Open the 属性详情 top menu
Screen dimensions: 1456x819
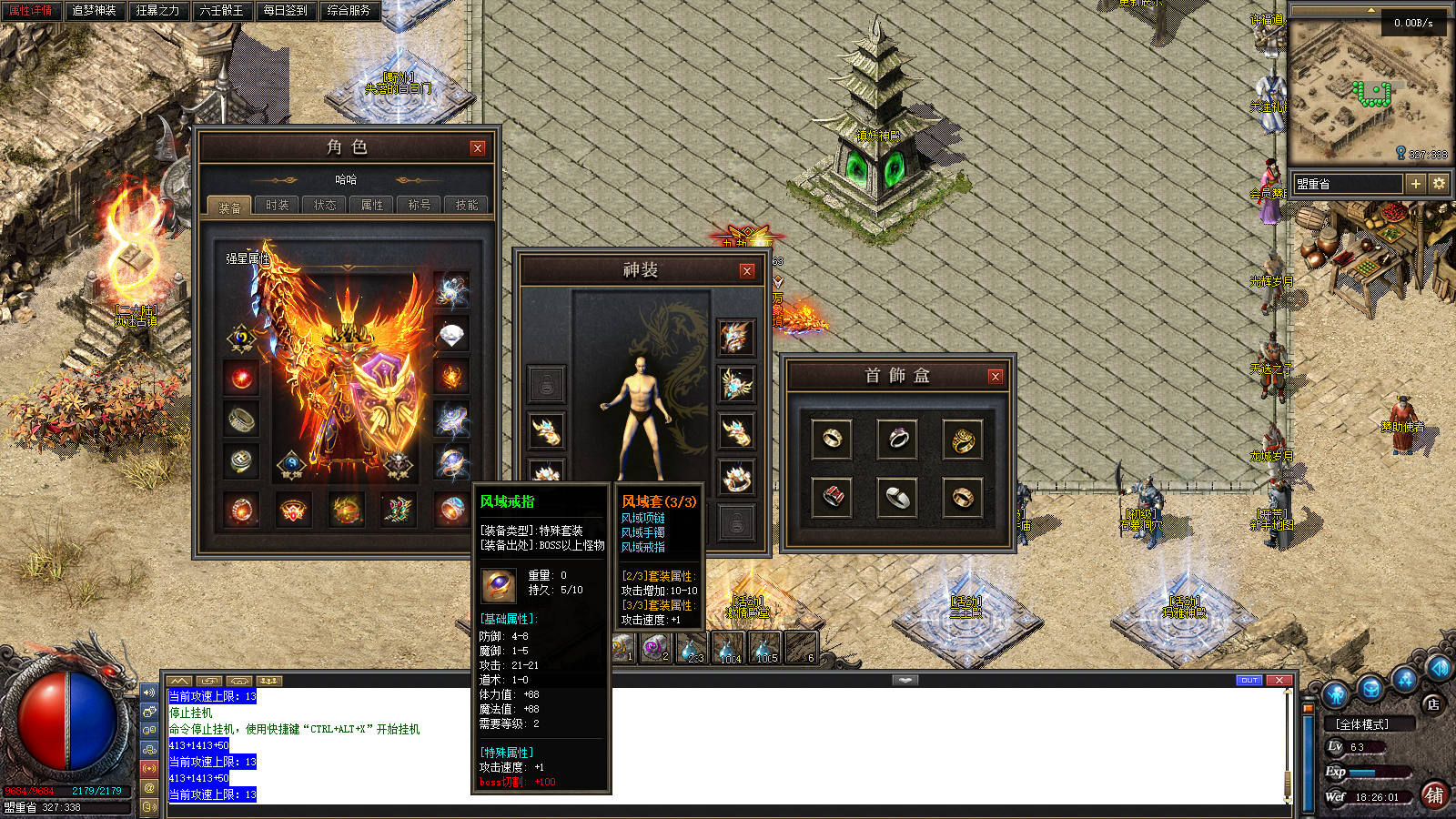coord(31,11)
